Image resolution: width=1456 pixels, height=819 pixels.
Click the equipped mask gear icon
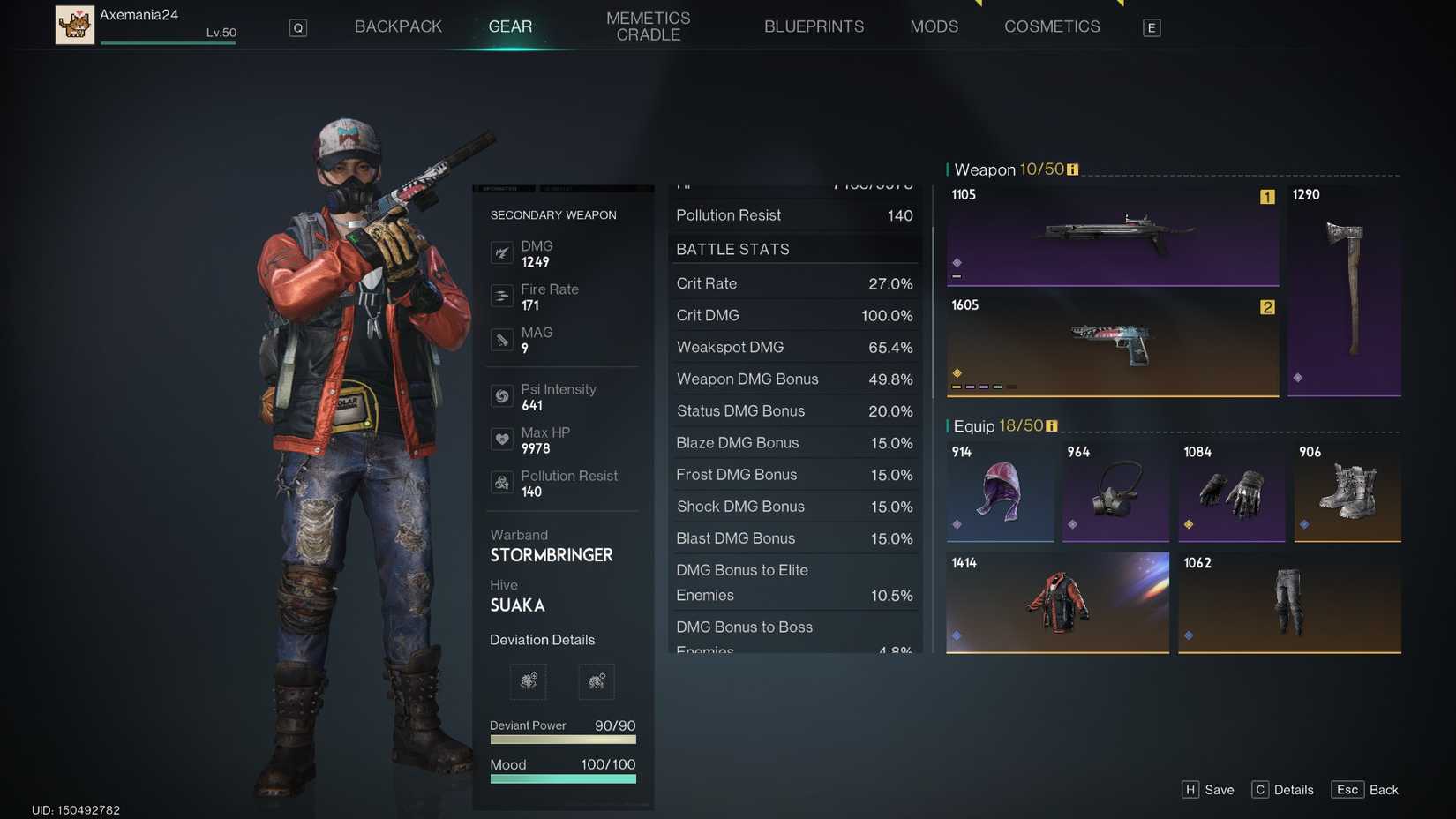[x=1114, y=492]
